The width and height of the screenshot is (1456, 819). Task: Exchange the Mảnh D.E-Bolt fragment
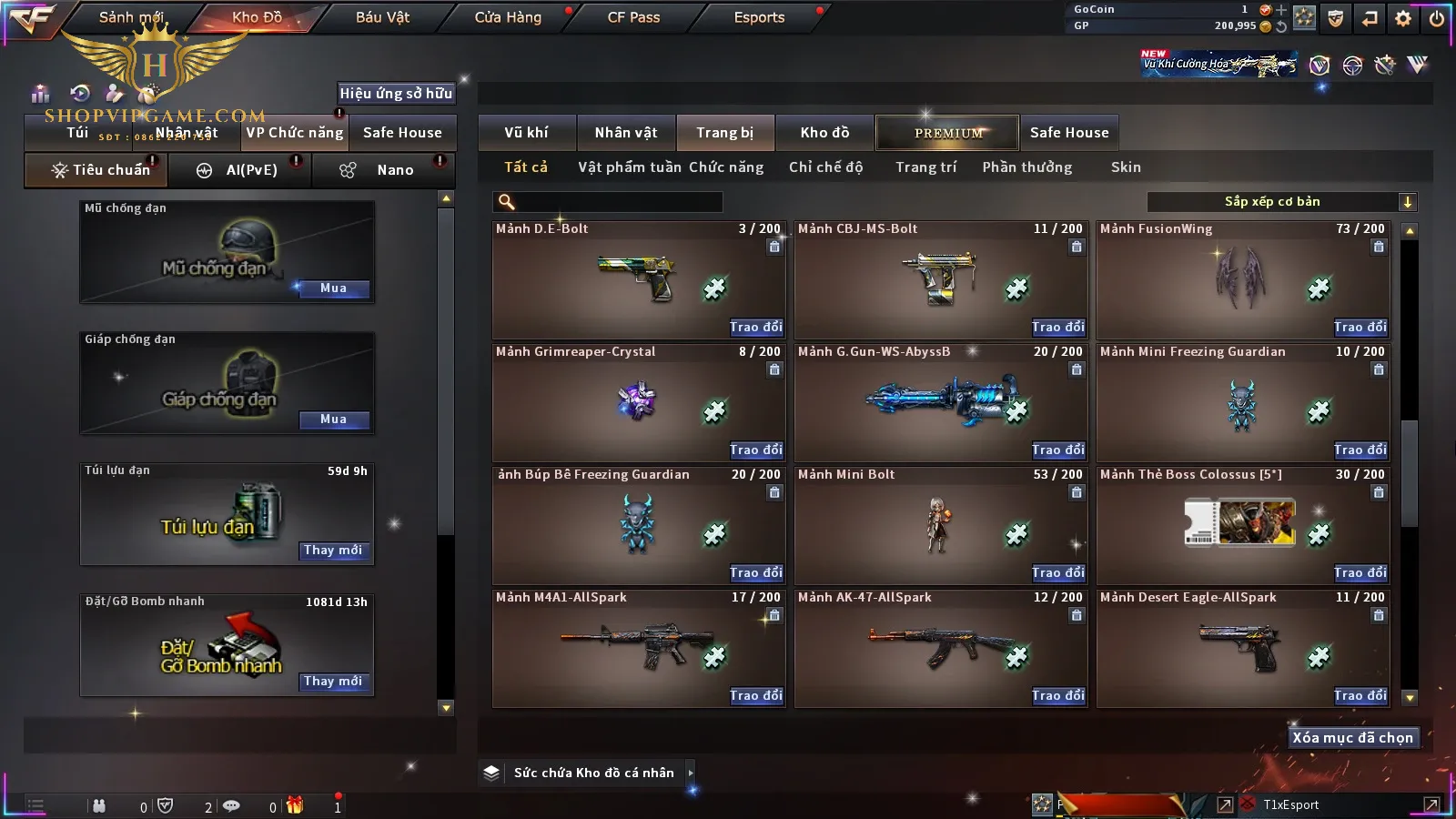(x=755, y=328)
